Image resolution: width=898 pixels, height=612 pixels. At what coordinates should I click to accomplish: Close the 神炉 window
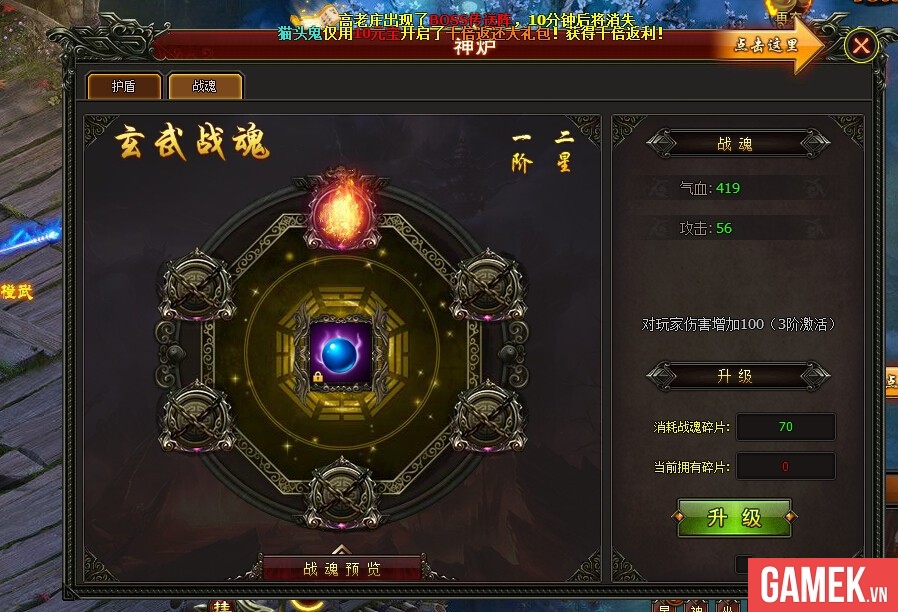(x=861, y=45)
